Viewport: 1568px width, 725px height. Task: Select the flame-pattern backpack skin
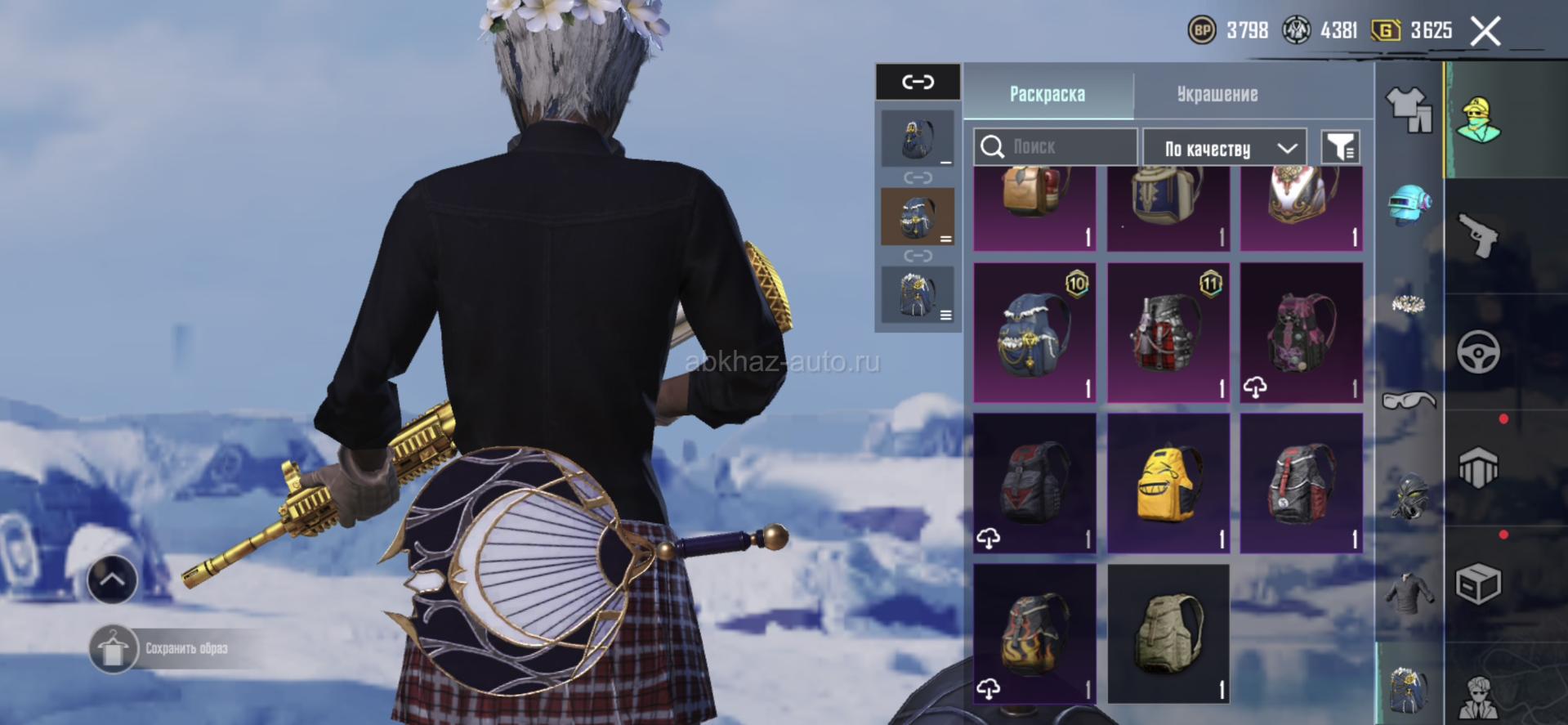pos(1034,633)
